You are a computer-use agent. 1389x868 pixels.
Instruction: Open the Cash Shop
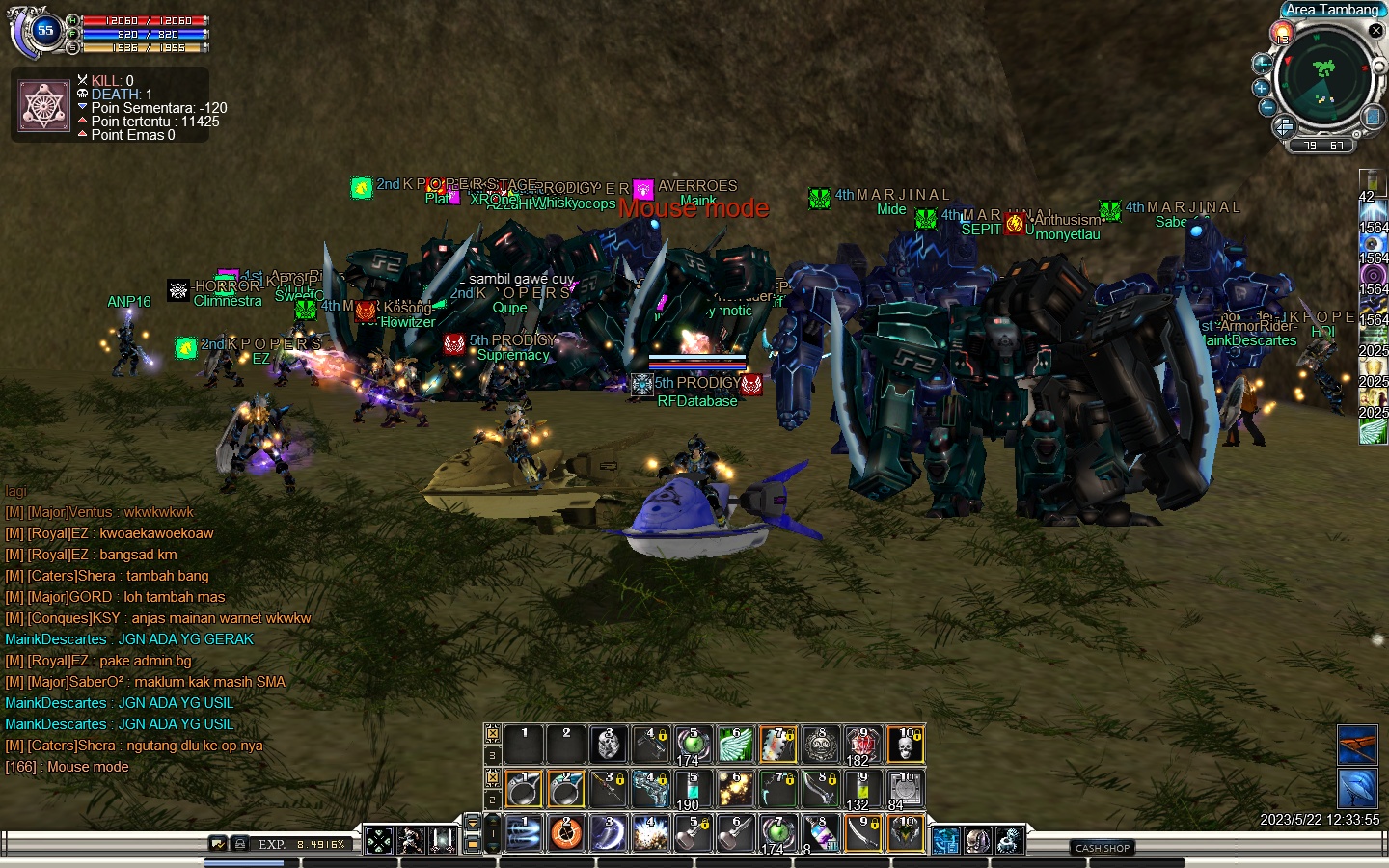1103,848
